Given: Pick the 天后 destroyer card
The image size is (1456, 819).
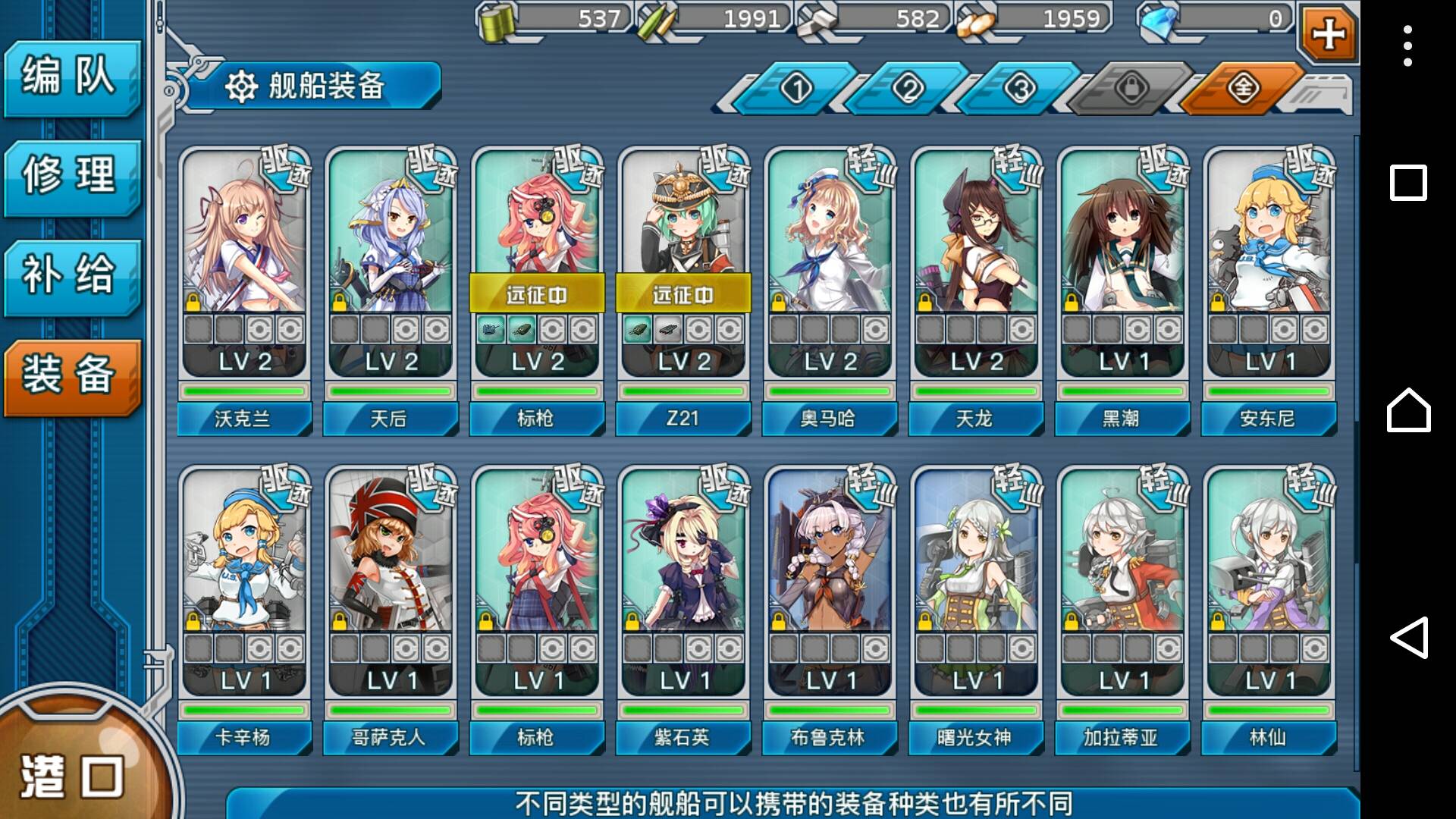Looking at the screenshot, I should click(391, 288).
